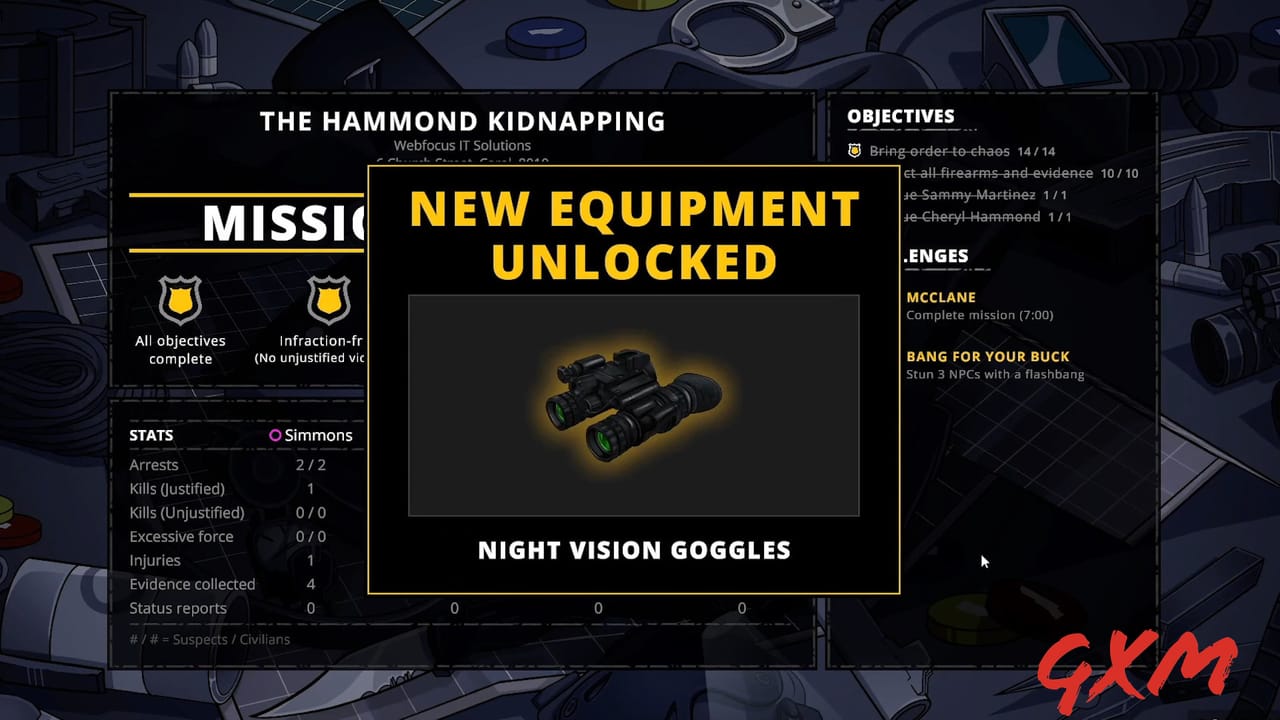The image size is (1280, 720).
Task: Click the "Status reports" stat row
Action: pos(177,608)
